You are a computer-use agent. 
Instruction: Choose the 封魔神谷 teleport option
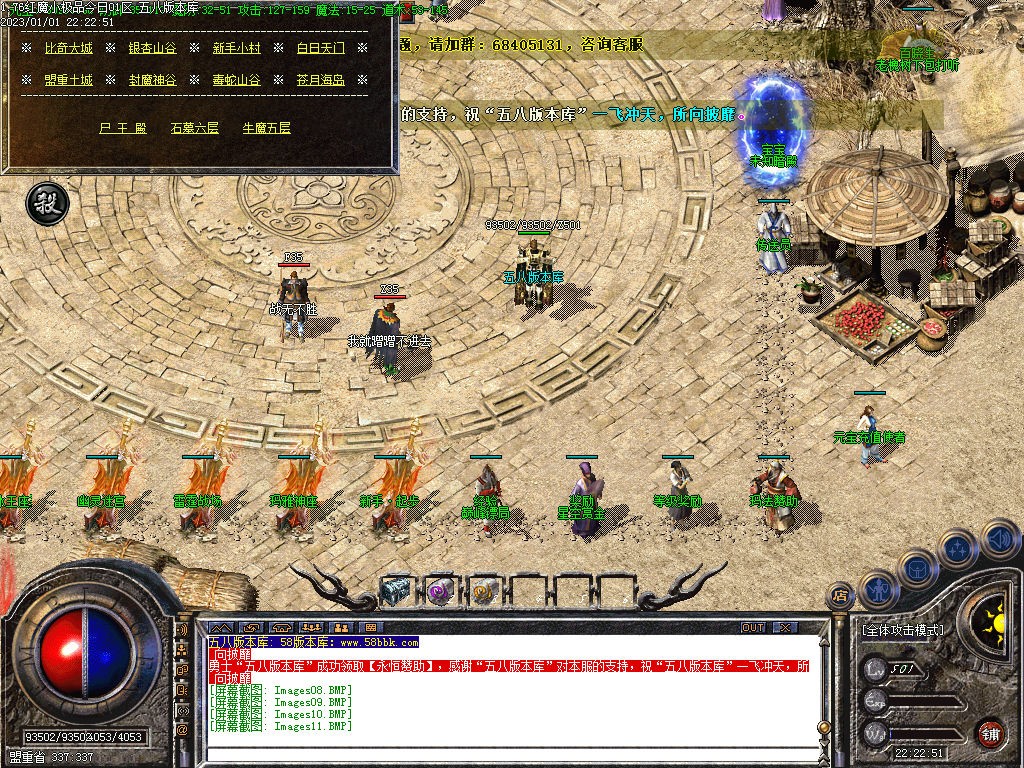(152, 80)
